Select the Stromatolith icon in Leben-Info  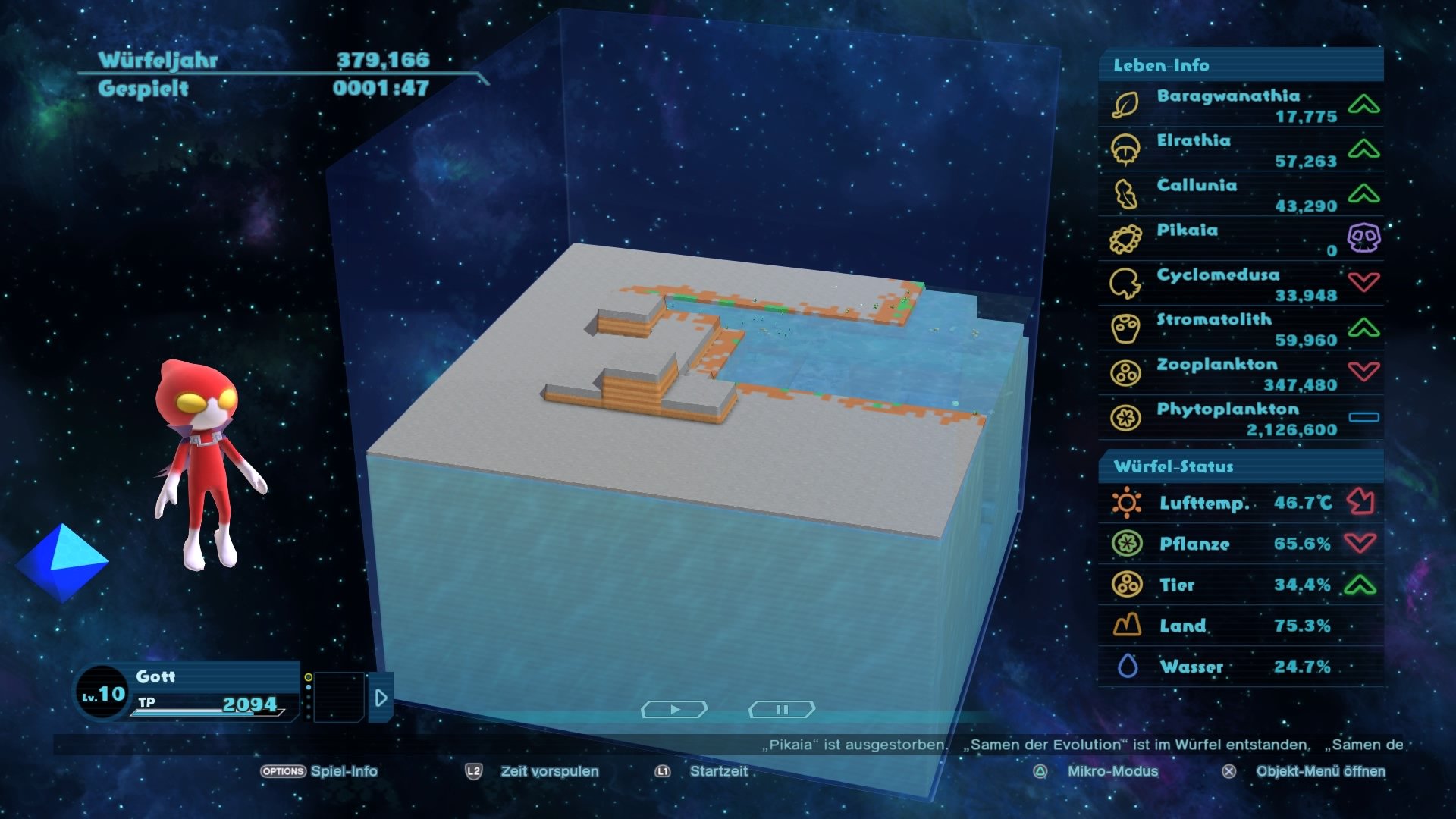pyautogui.click(x=1125, y=322)
